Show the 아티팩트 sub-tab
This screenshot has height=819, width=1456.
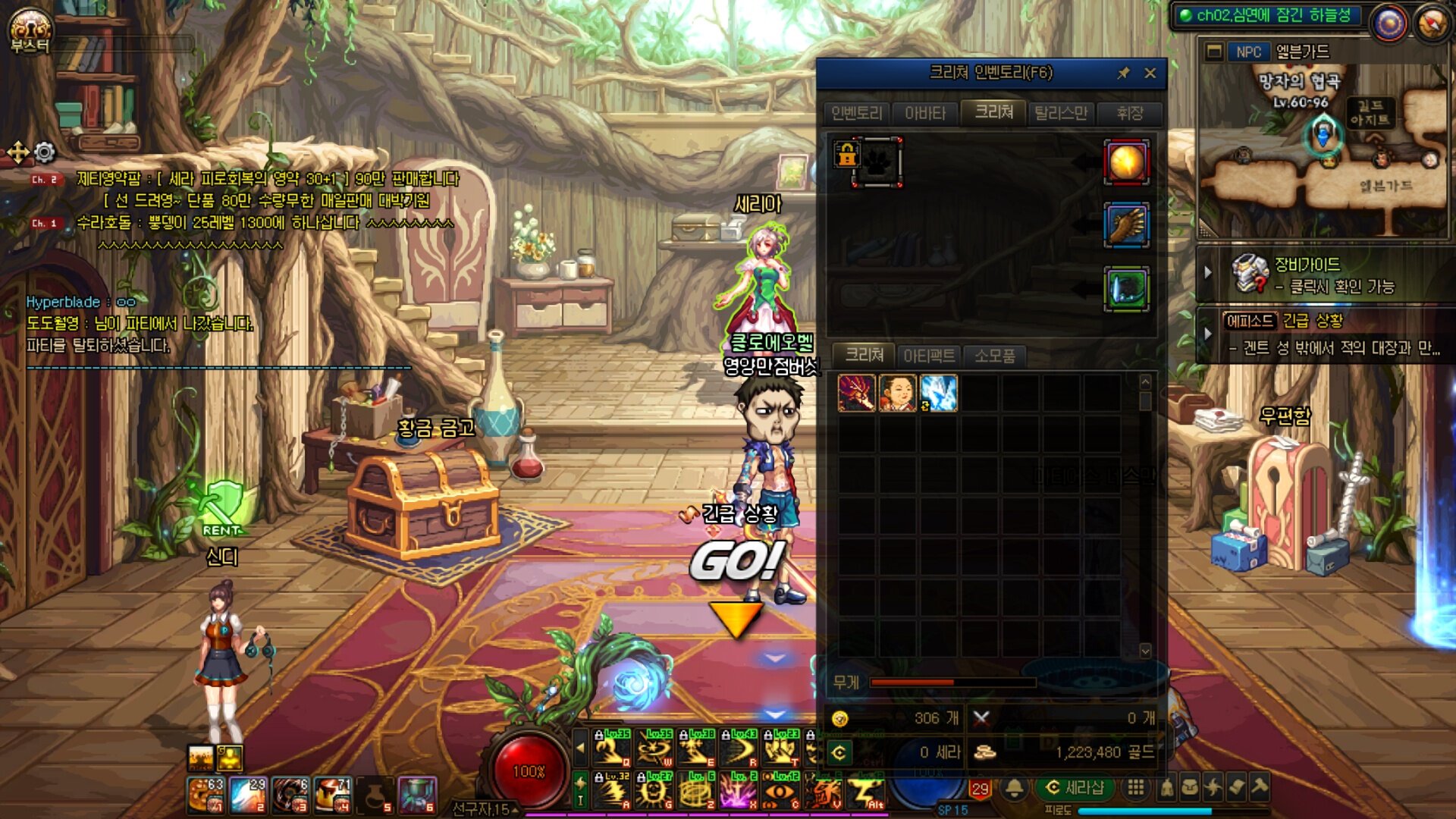tap(929, 356)
